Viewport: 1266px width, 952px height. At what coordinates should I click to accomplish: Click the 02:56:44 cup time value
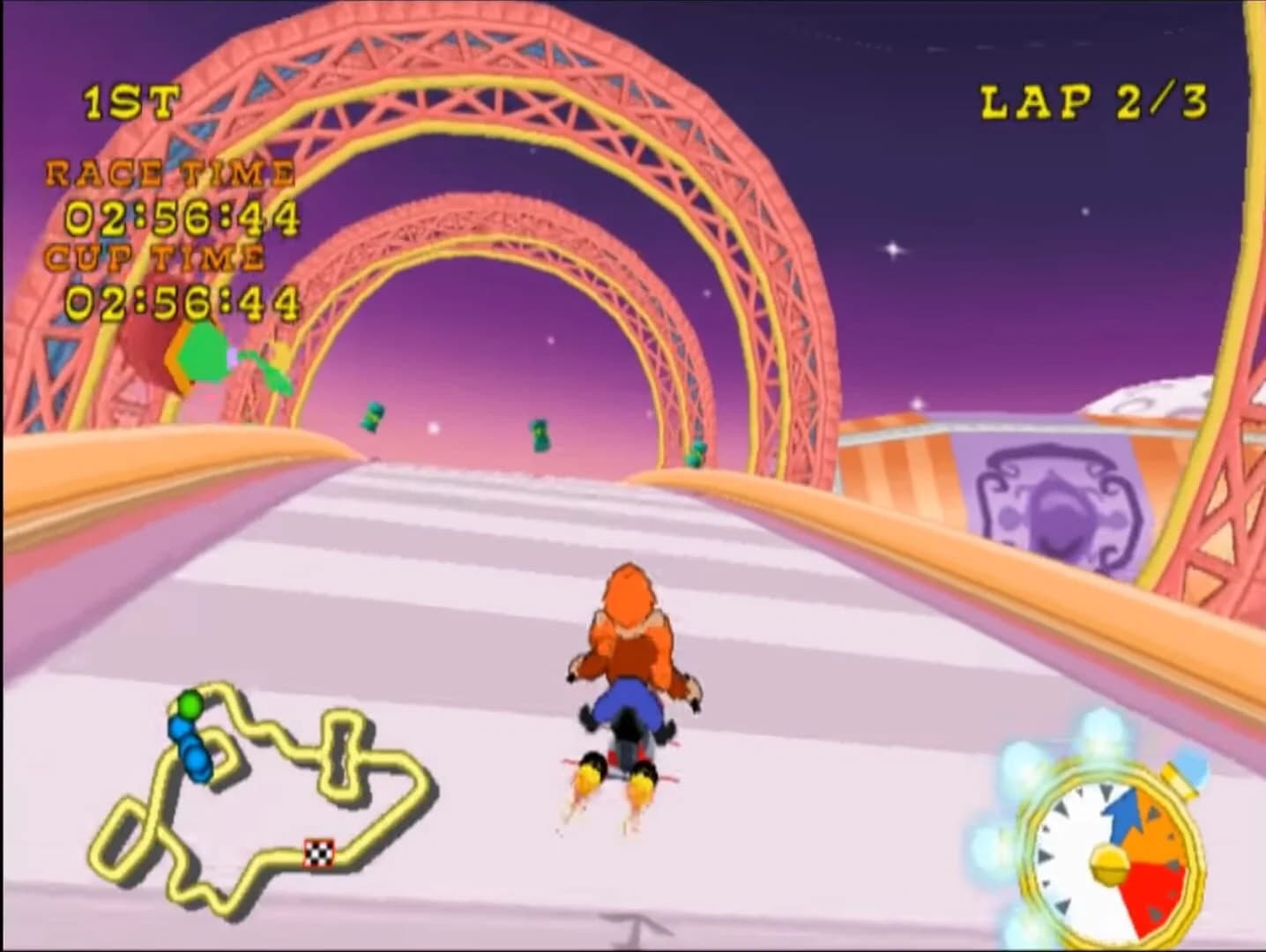(181, 302)
